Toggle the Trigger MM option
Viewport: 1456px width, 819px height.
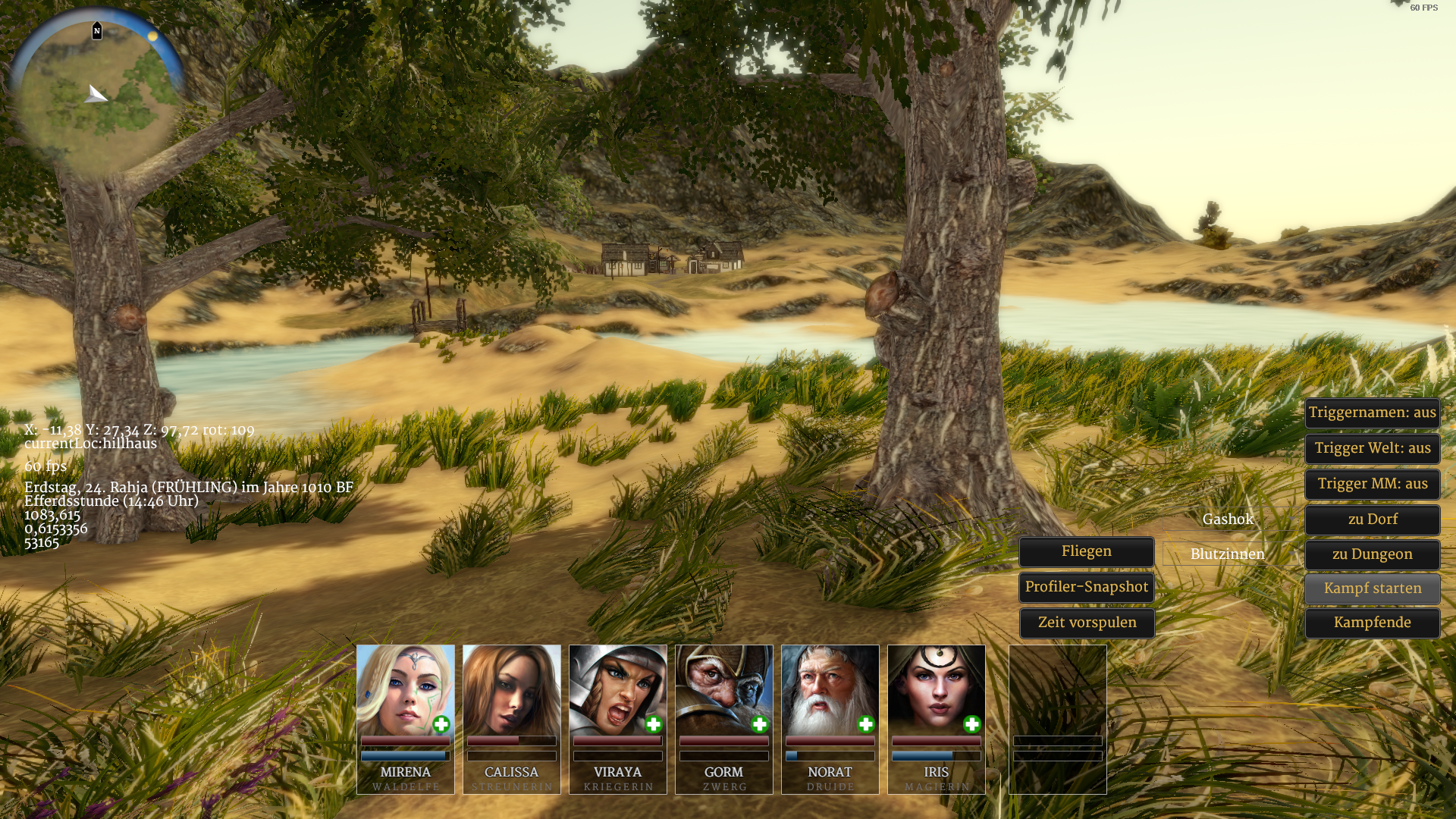1372,485
